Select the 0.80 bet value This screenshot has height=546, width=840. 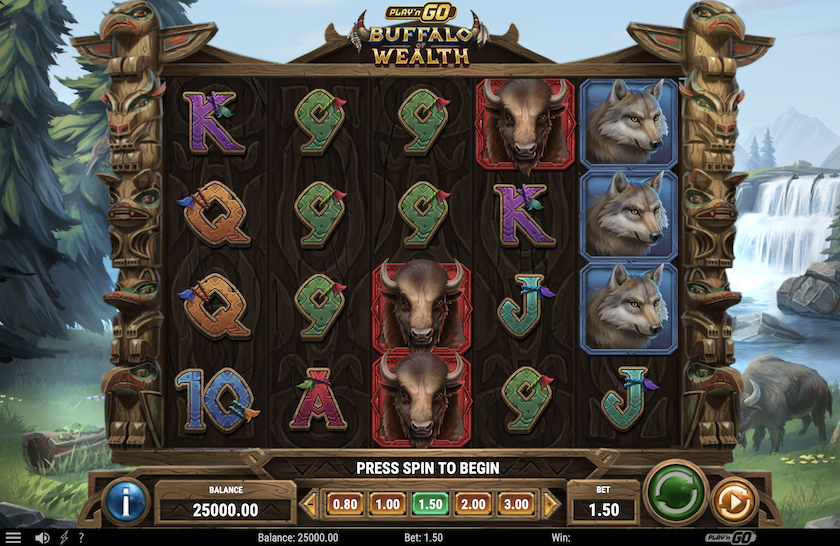(x=343, y=504)
